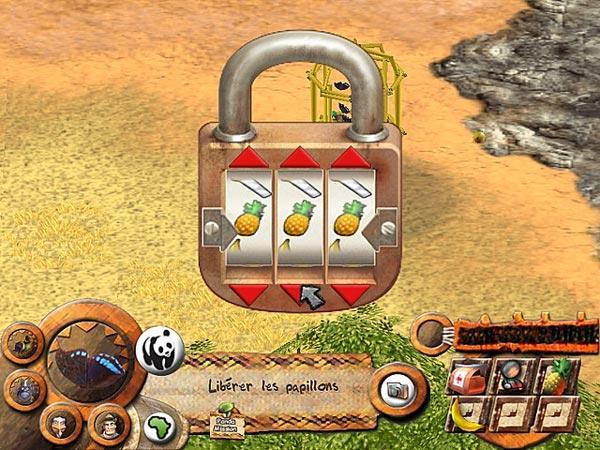Pick the banana from the inventory slot
Viewport: 600px width, 450px height.
[x=464, y=413]
